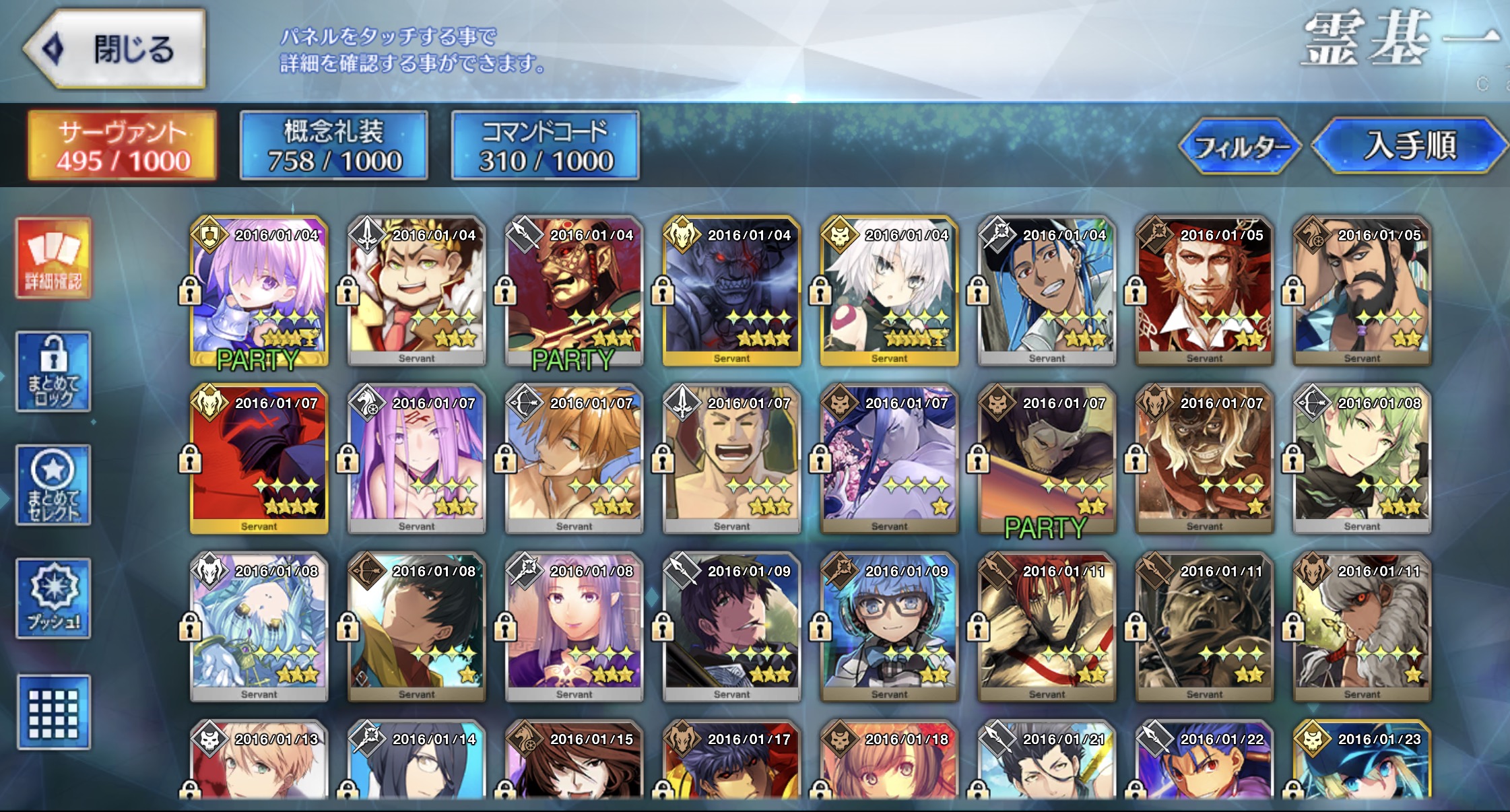Open the プッシュ! function

pos(53,599)
